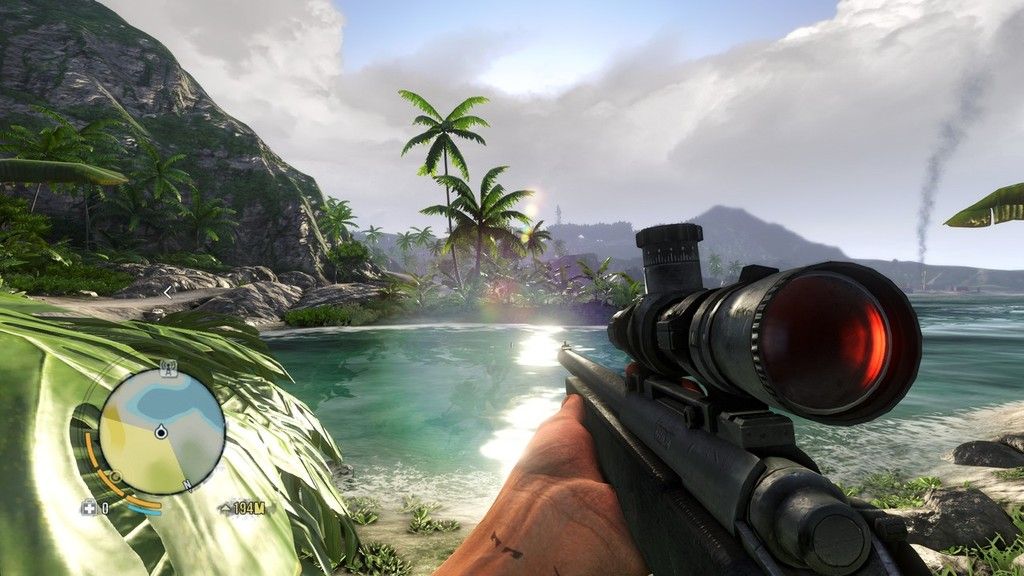
Task: Click the north indicator on minimap
Action: click(189, 487)
